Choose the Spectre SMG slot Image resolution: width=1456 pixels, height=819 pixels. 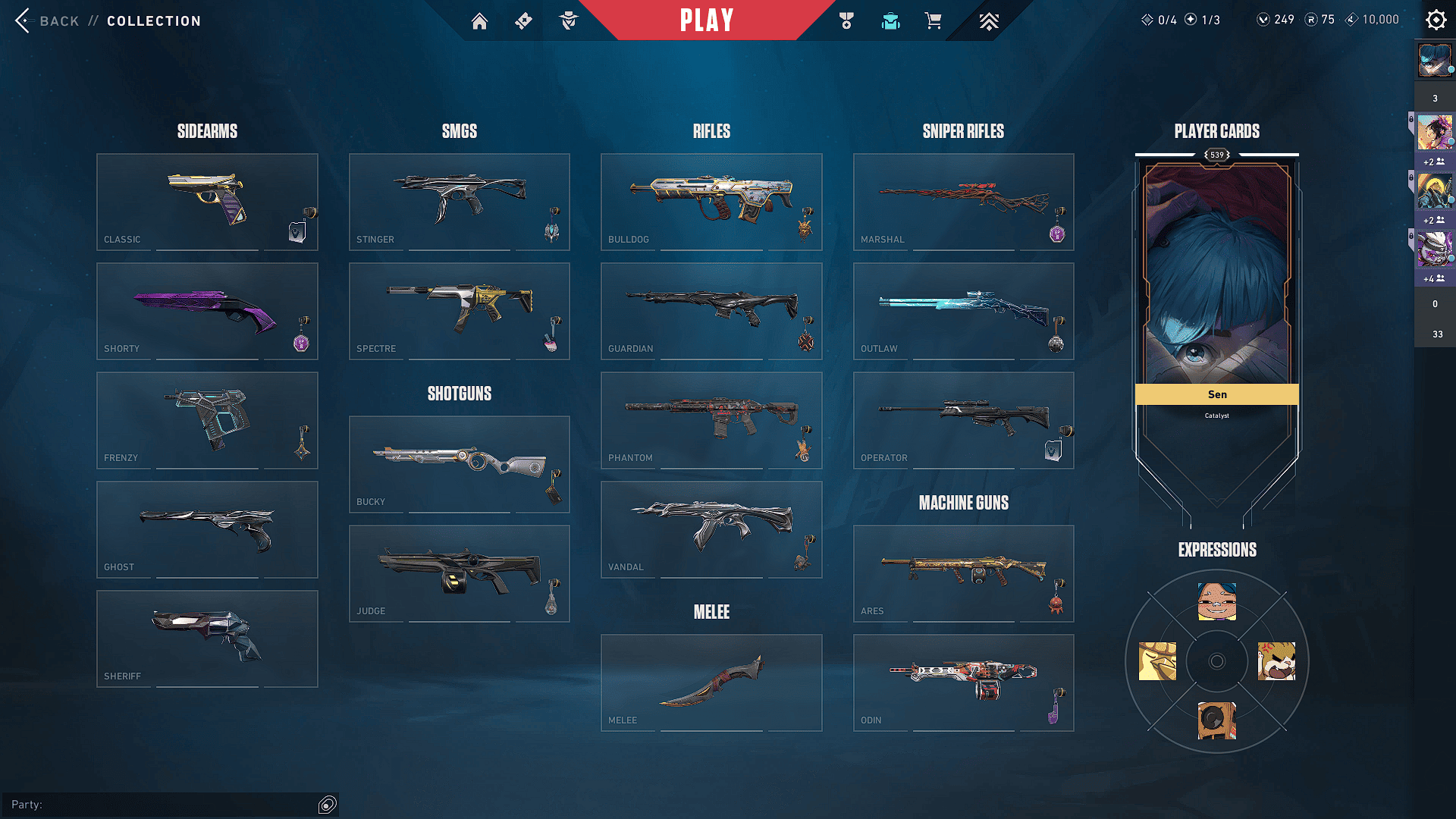click(x=459, y=311)
